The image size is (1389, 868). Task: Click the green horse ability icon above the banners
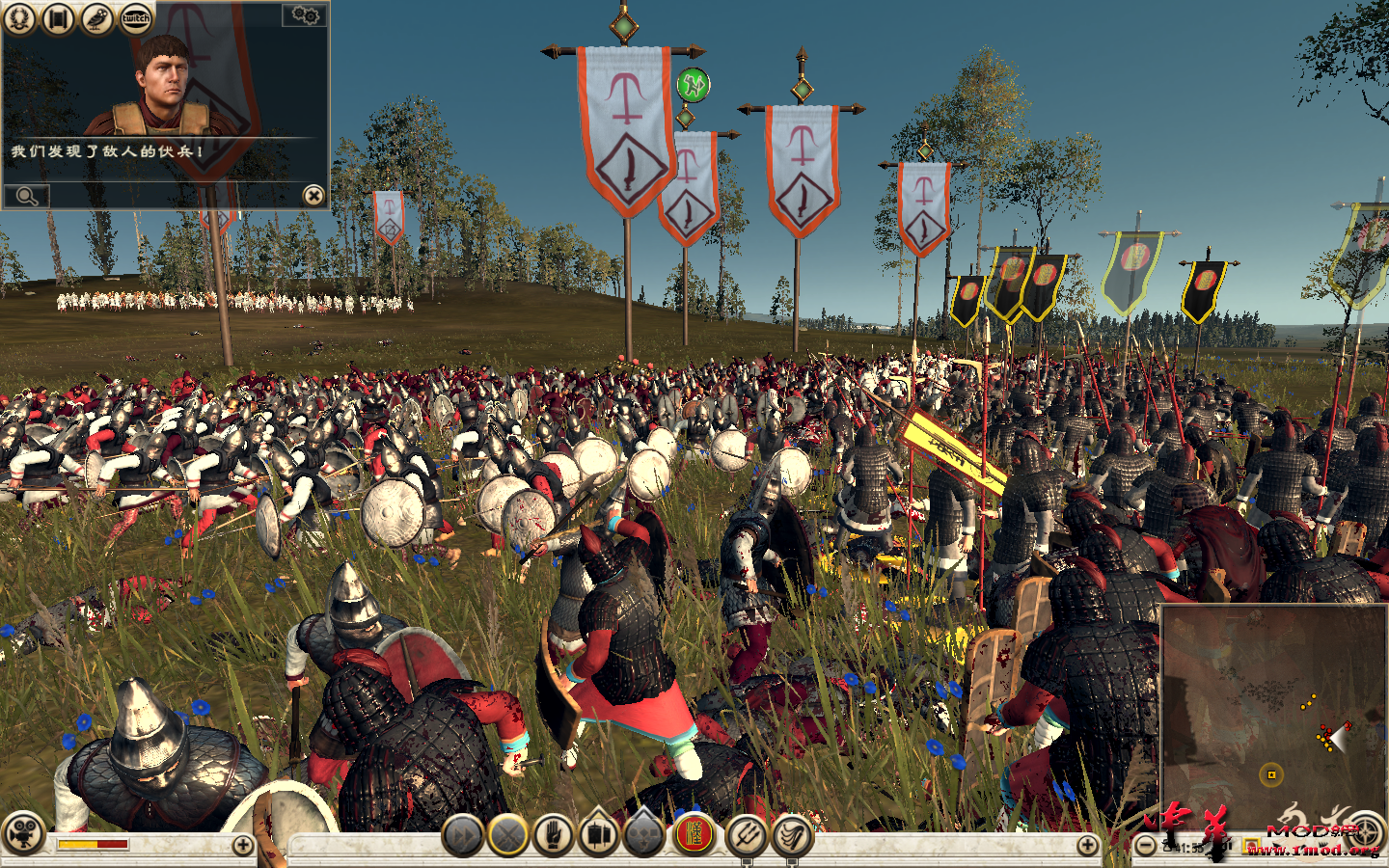pos(691,86)
